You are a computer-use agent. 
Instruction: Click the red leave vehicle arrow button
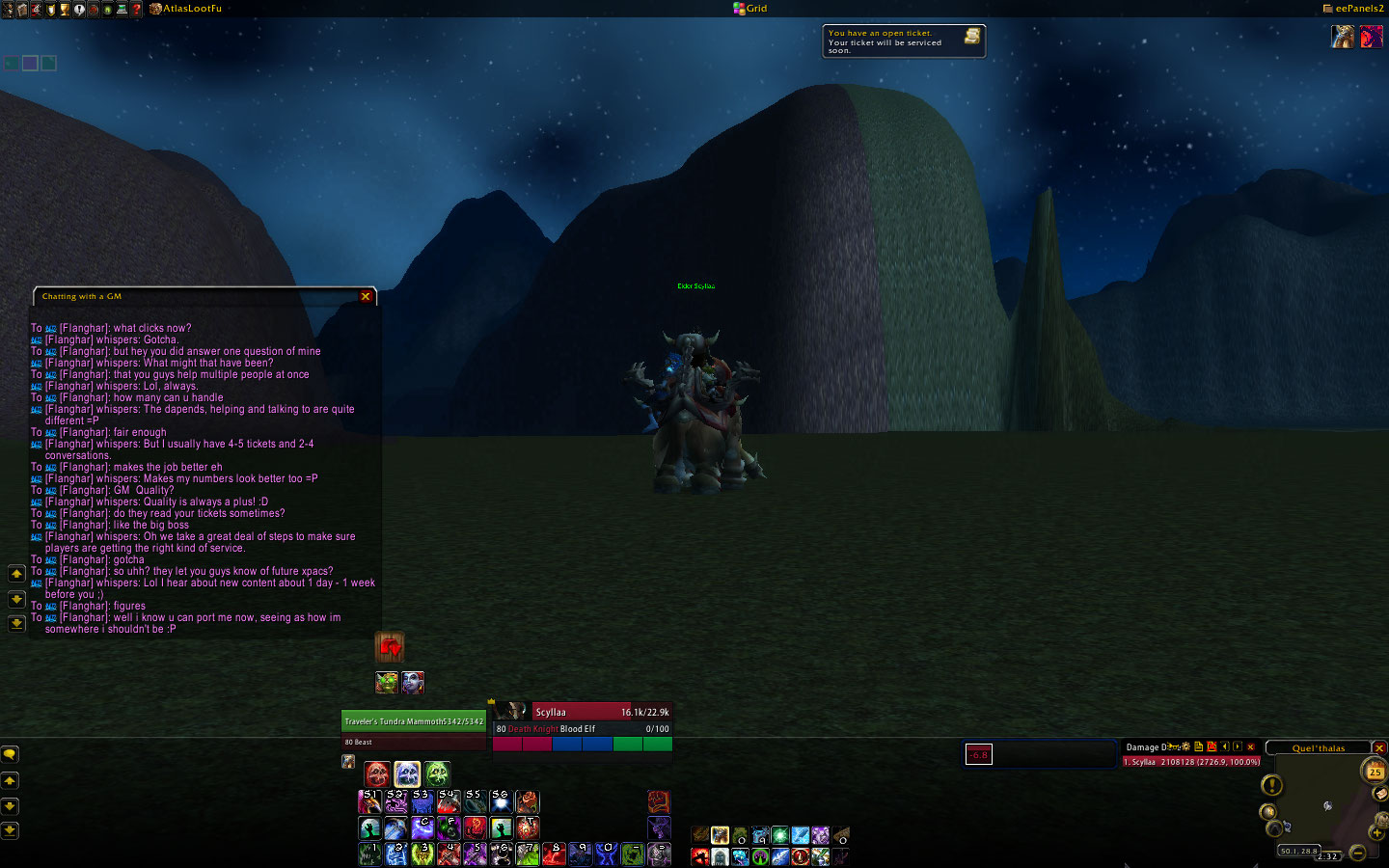[390, 647]
